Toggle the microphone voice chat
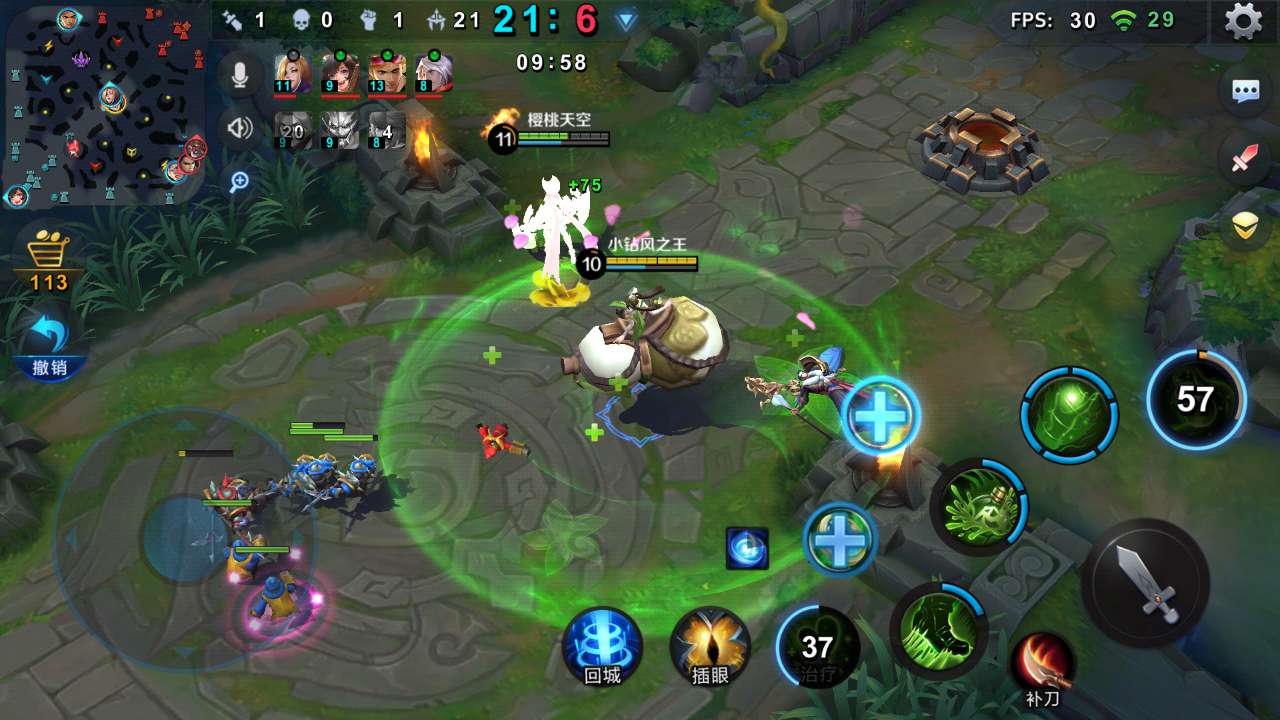Image resolution: width=1280 pixels, height=720 pixels. 240,73
